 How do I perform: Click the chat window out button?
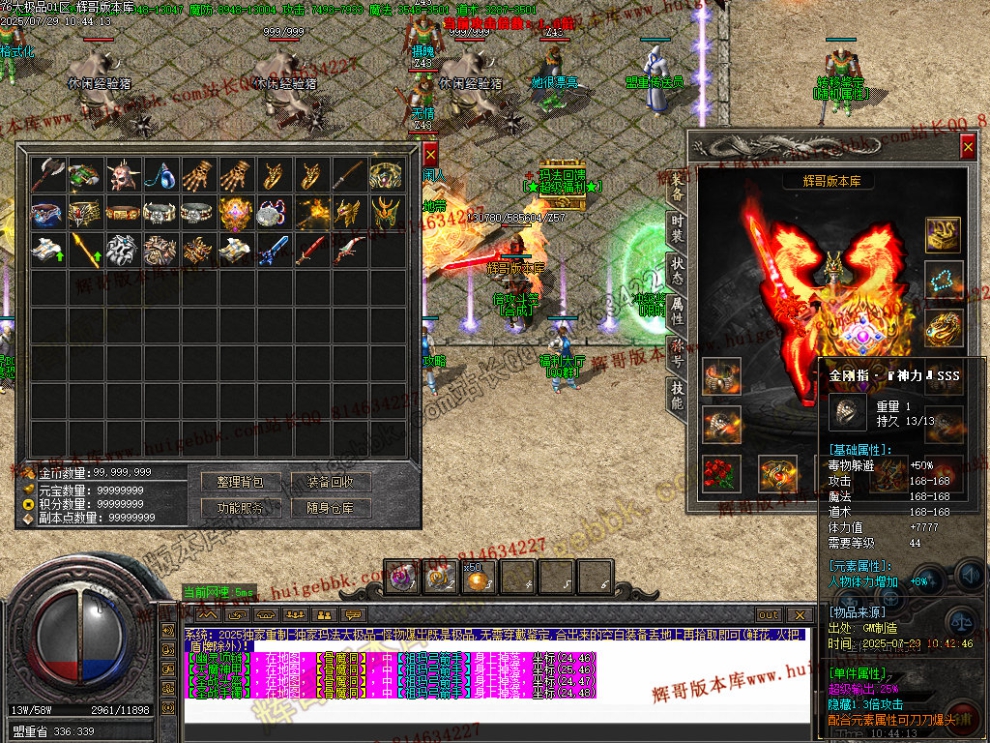[x=768, y=615]
